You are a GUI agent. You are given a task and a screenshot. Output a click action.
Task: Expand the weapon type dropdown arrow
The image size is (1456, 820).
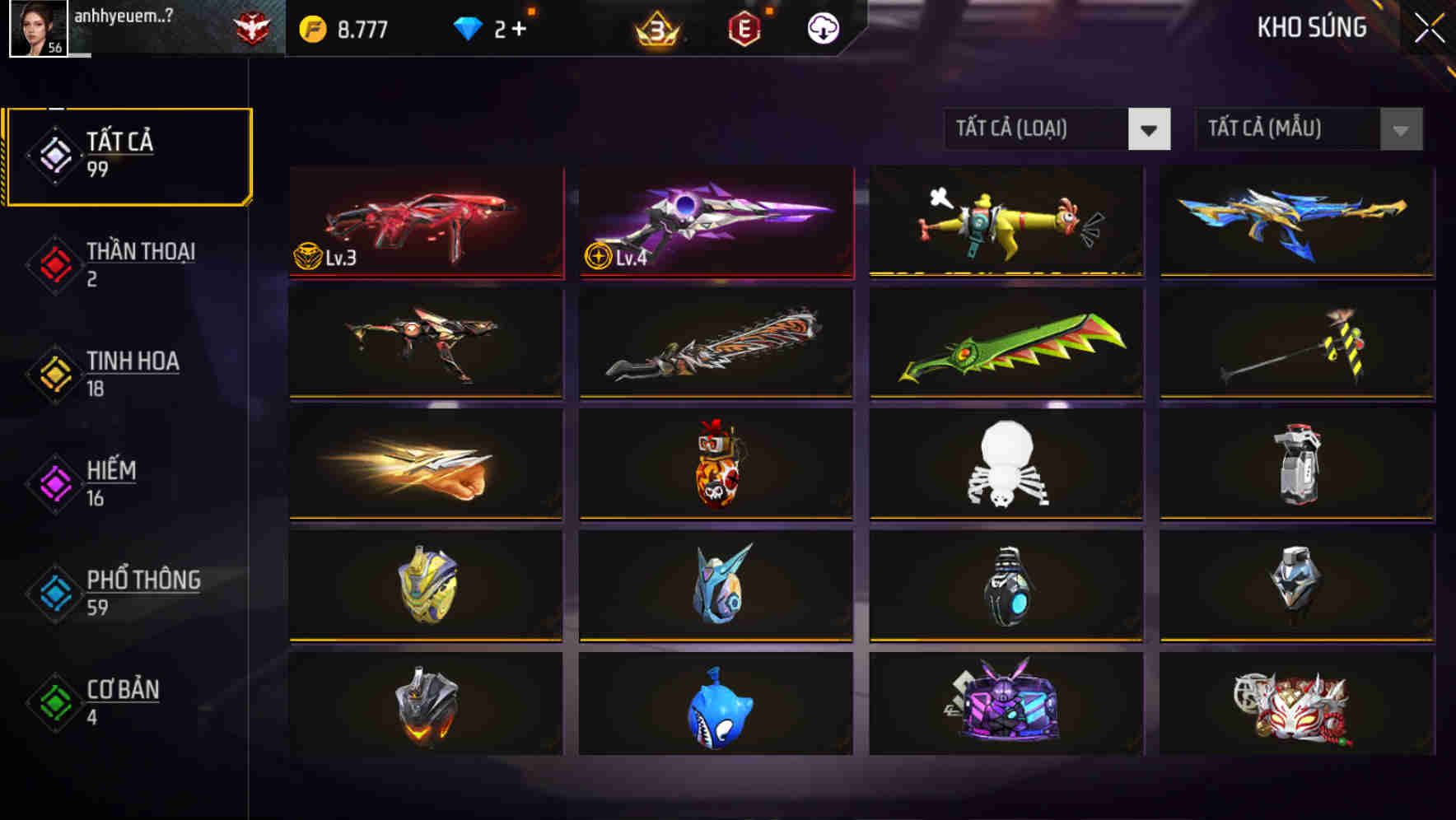click(x=1150, y=130)
